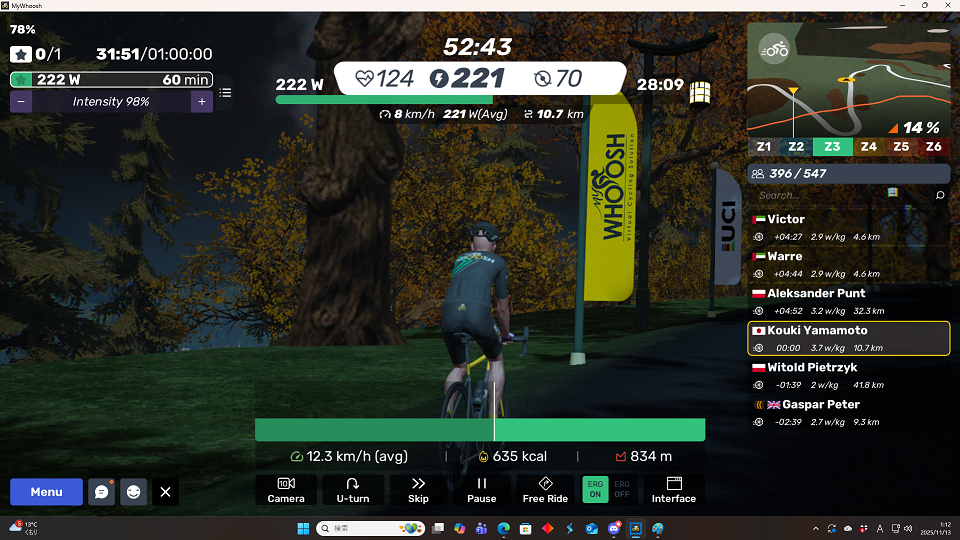Open the emoji reactions button
The height and width of the screenshot is (540, 960).
(x=133, y=492)
